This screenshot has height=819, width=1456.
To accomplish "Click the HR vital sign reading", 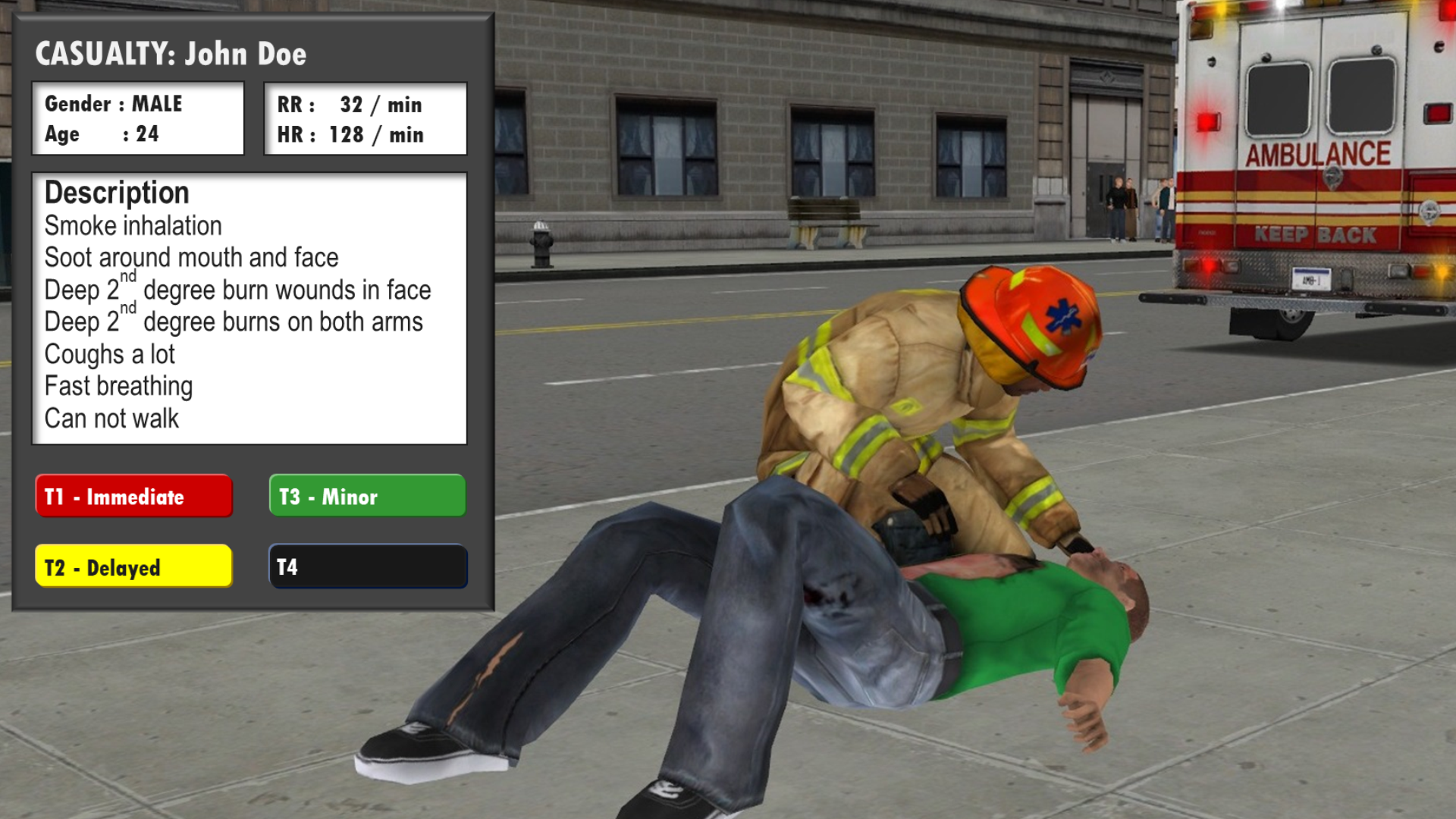I will 350,135.
